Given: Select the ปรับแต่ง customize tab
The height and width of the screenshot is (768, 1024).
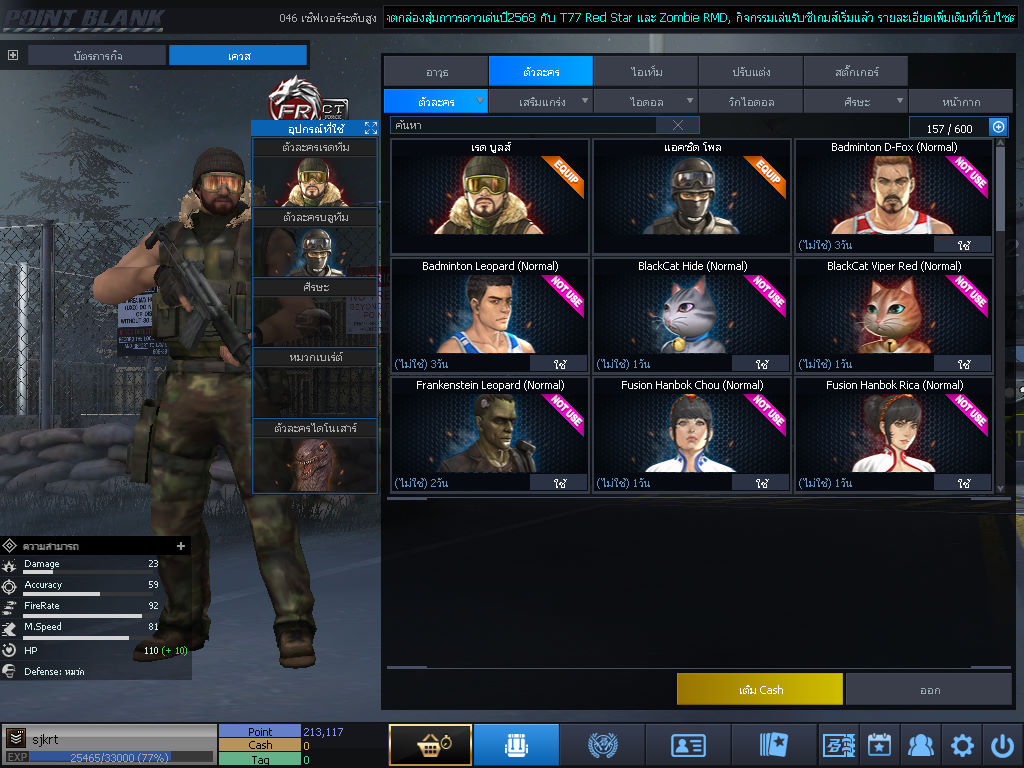Looking at the screenshot, I should coord(750,72).
